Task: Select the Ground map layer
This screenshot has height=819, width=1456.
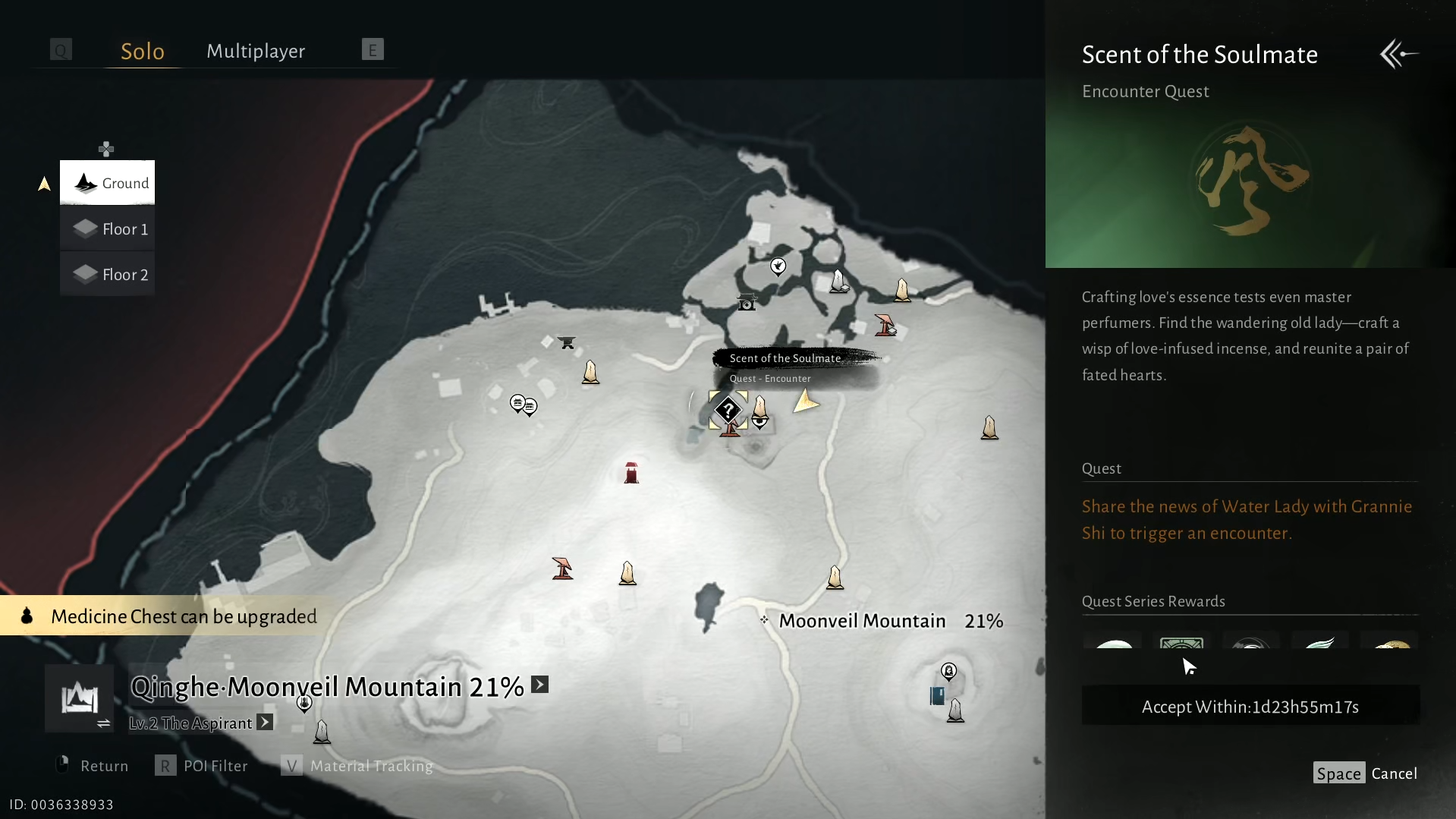Action: [108, 183]
